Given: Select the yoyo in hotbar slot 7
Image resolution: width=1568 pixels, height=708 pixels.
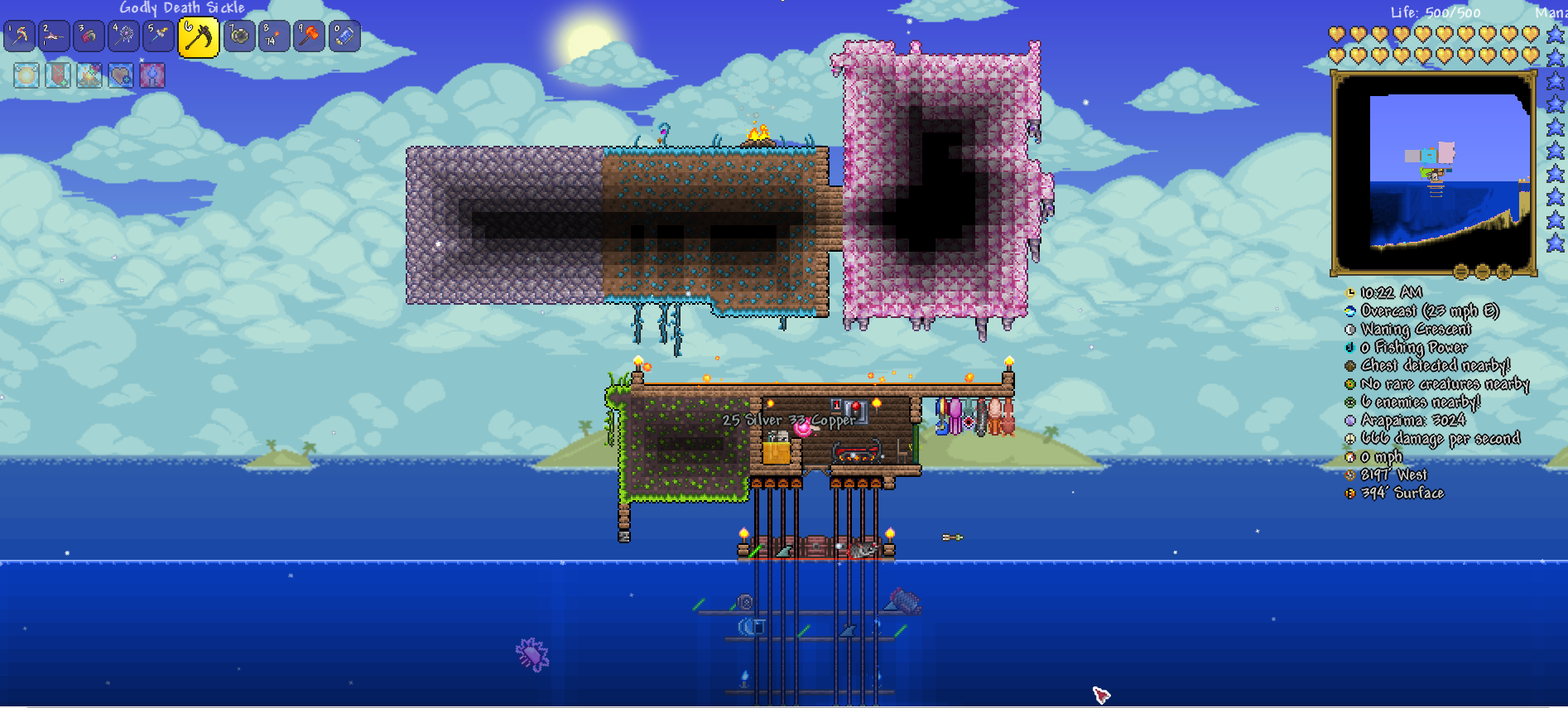Looking at the screenshot, I should click(x=239, y=37).
